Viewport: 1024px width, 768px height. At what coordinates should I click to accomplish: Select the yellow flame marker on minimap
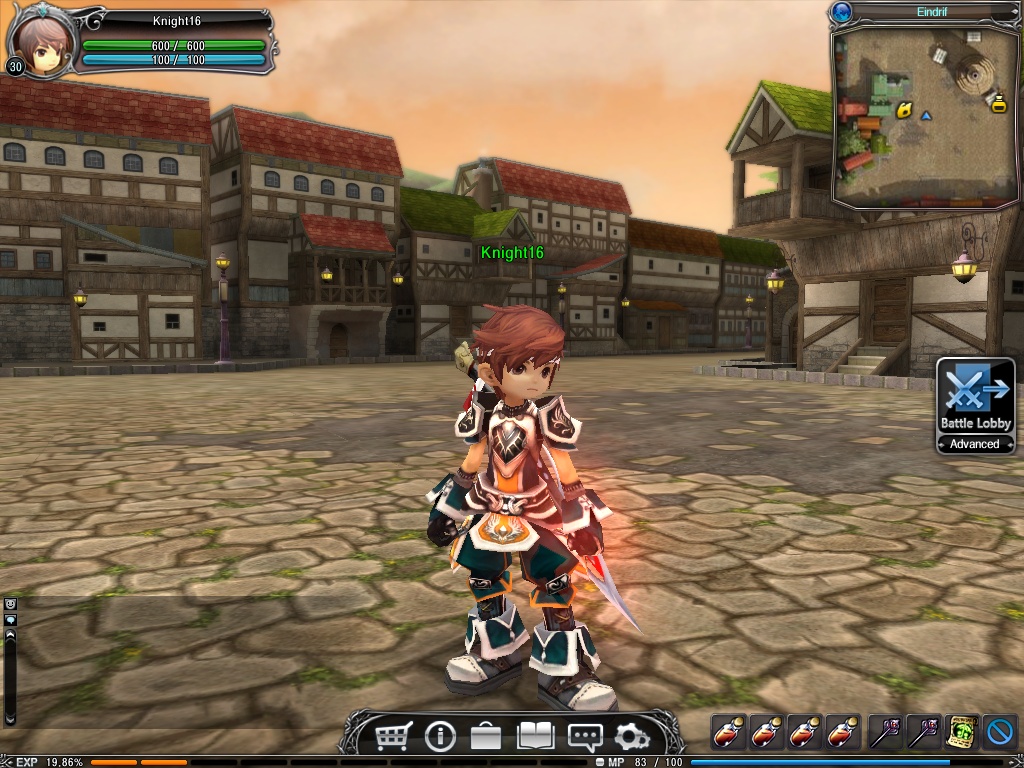pos(904,110)
